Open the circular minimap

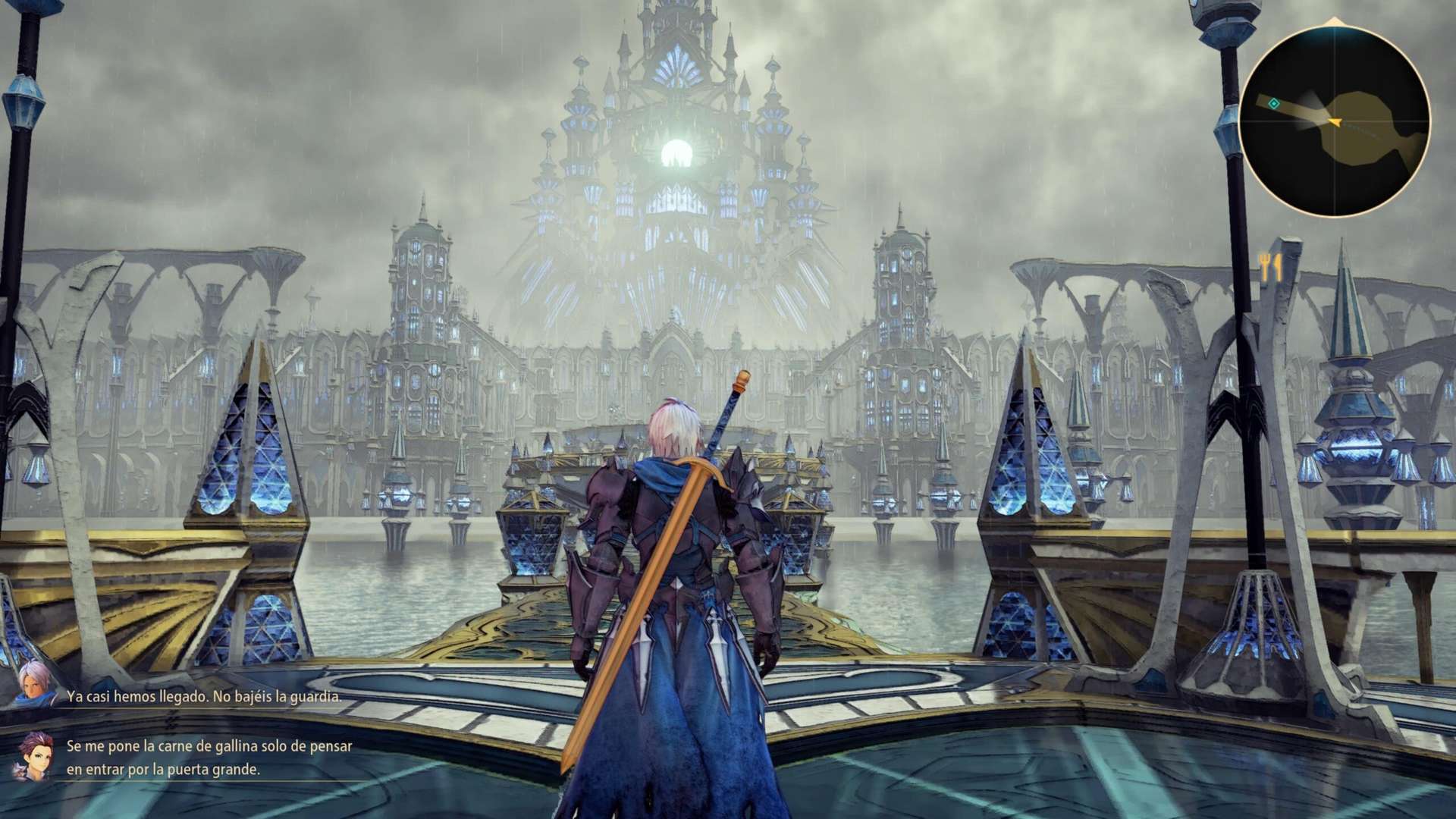(x=1335, y=120)
